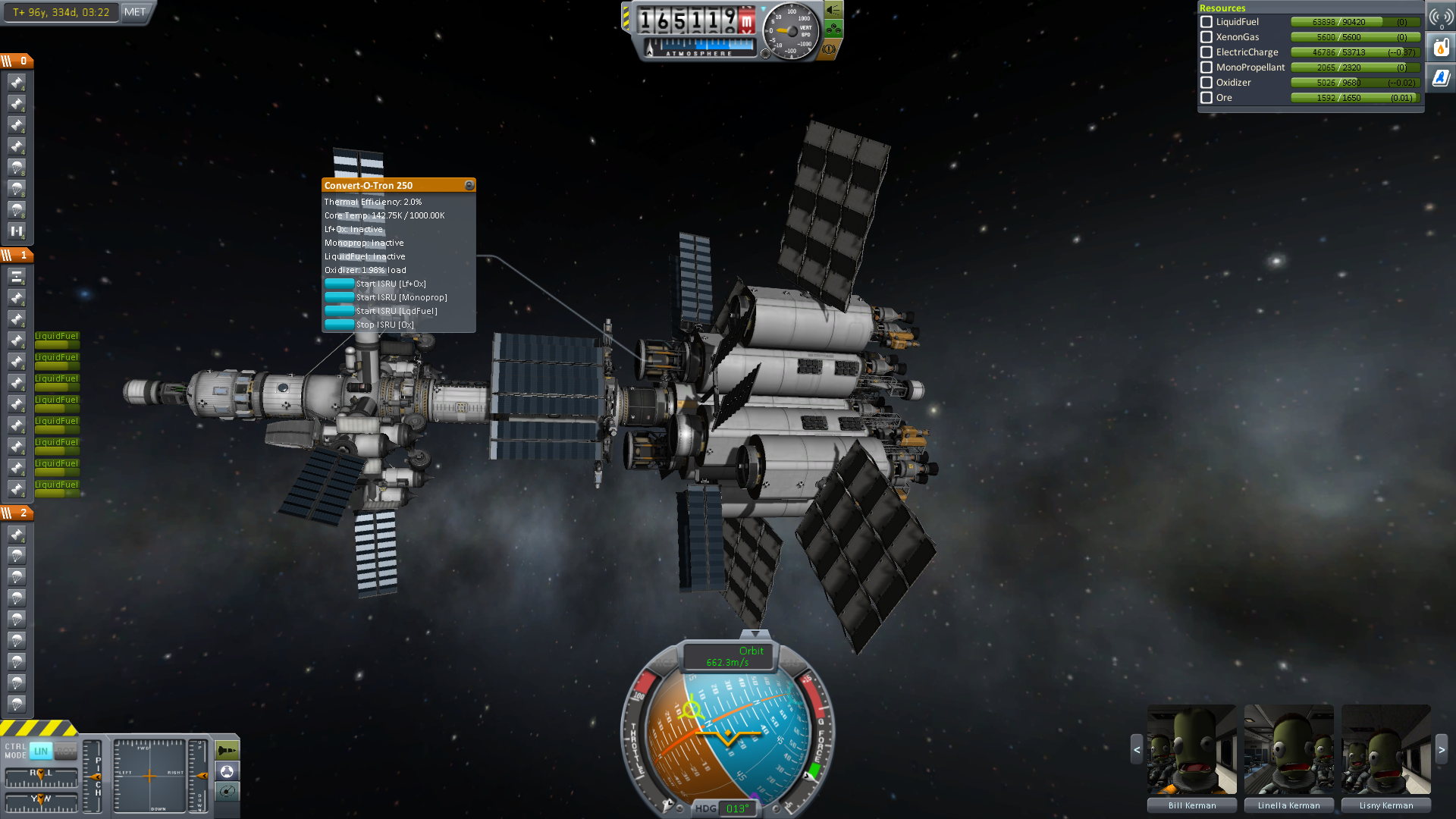Image resolution: width=1456 pixels, height=819 pixels.
Task: Open Bill Kerman's crew portrait
Action: tap(1191, 749)
